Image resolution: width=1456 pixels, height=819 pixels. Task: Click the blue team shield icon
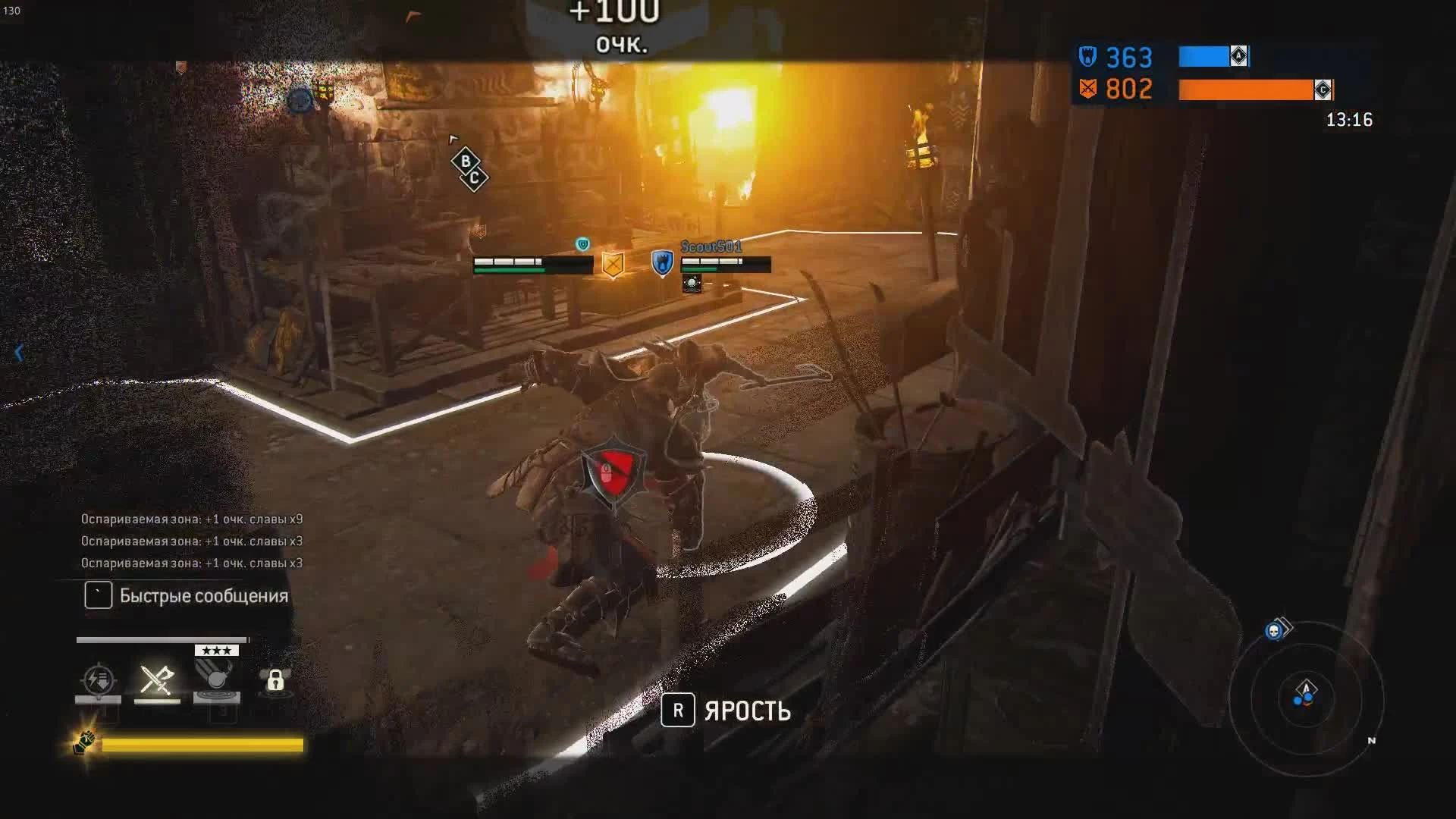(x=1087, y=56)
